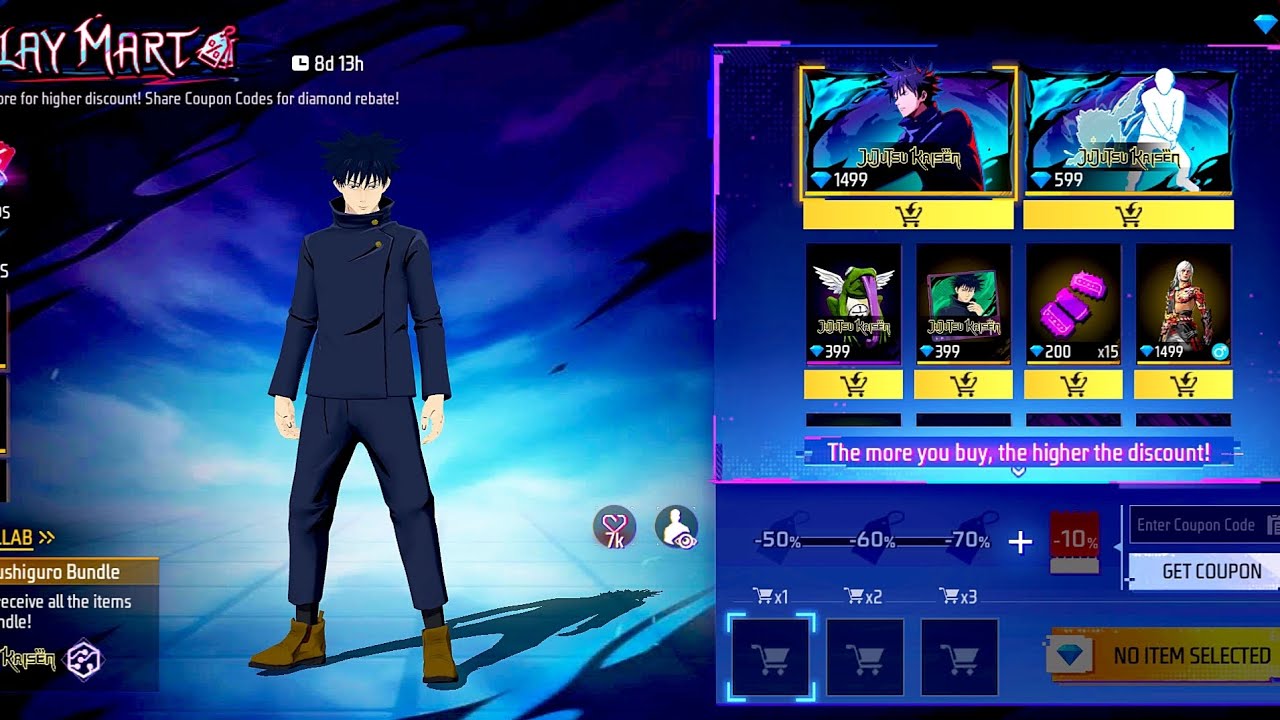Image resolution: width=1280 pixels, height=720 pixels.
Task: Select the 599 diamond emote tile
Action: point(1128,131)
